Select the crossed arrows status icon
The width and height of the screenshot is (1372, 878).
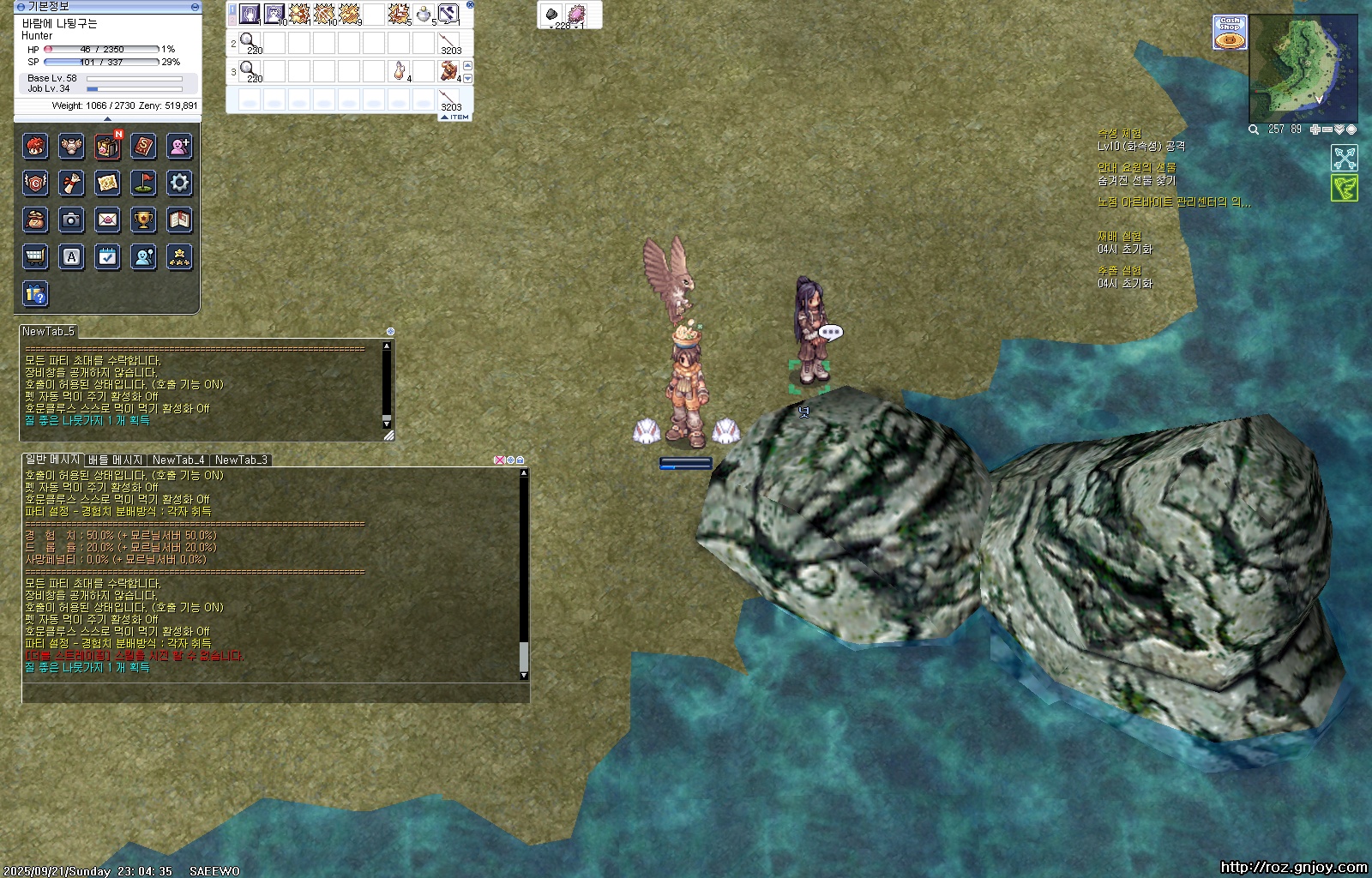pyautogui.click(x=1345, y=158)
